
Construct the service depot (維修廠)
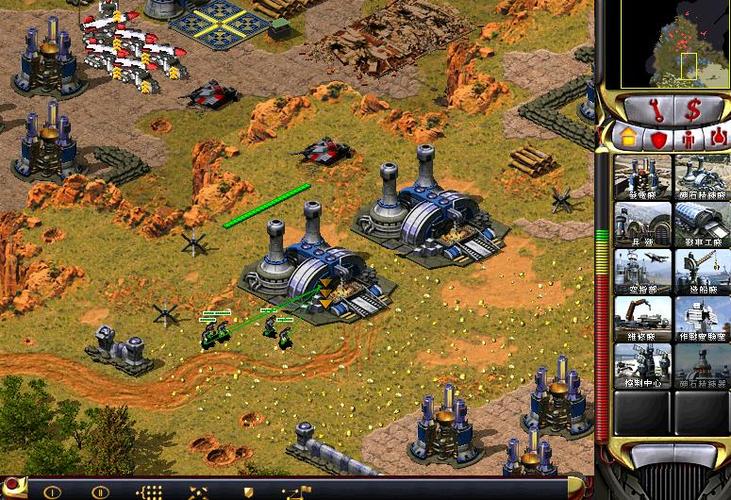[x=642, y=318]
